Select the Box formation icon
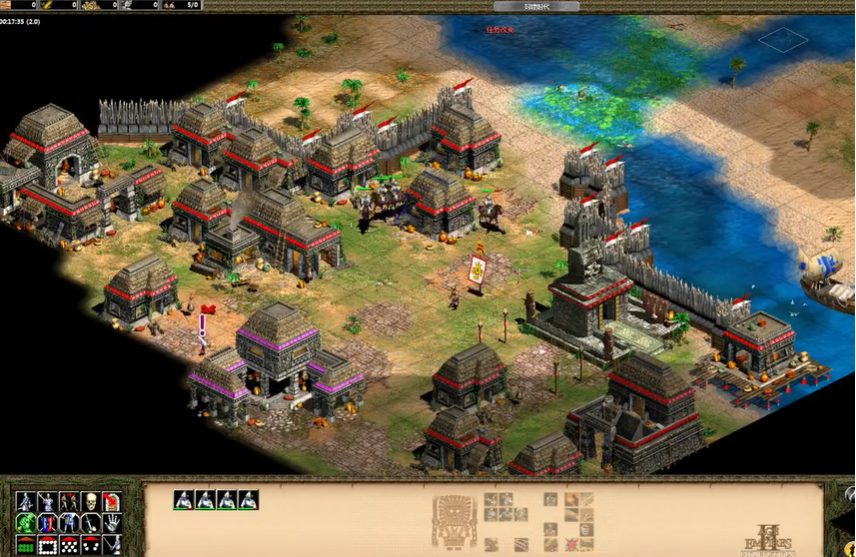The image size is (856, 557). point(48,545)
